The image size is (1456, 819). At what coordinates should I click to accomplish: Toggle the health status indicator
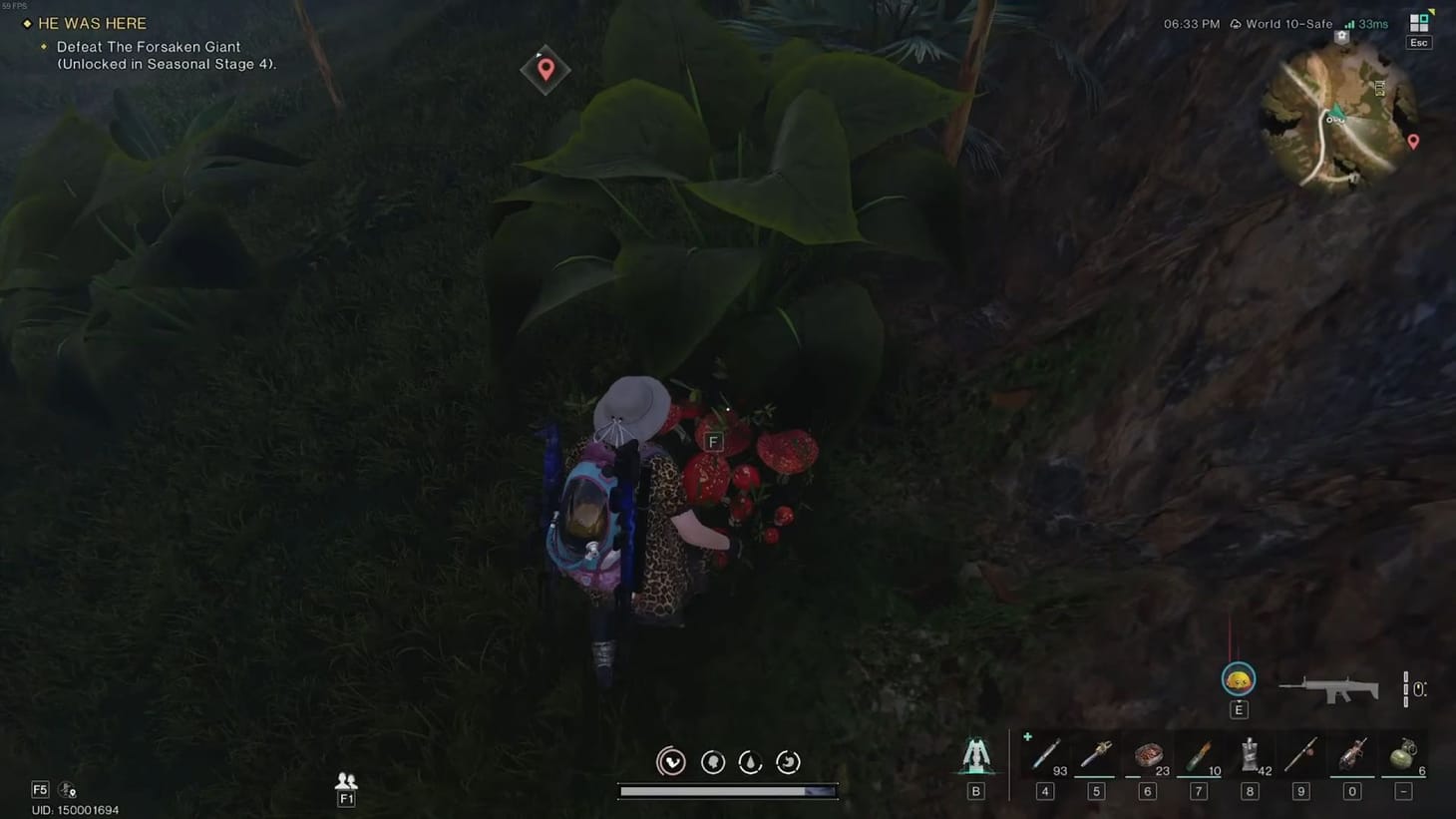point(670,761)
